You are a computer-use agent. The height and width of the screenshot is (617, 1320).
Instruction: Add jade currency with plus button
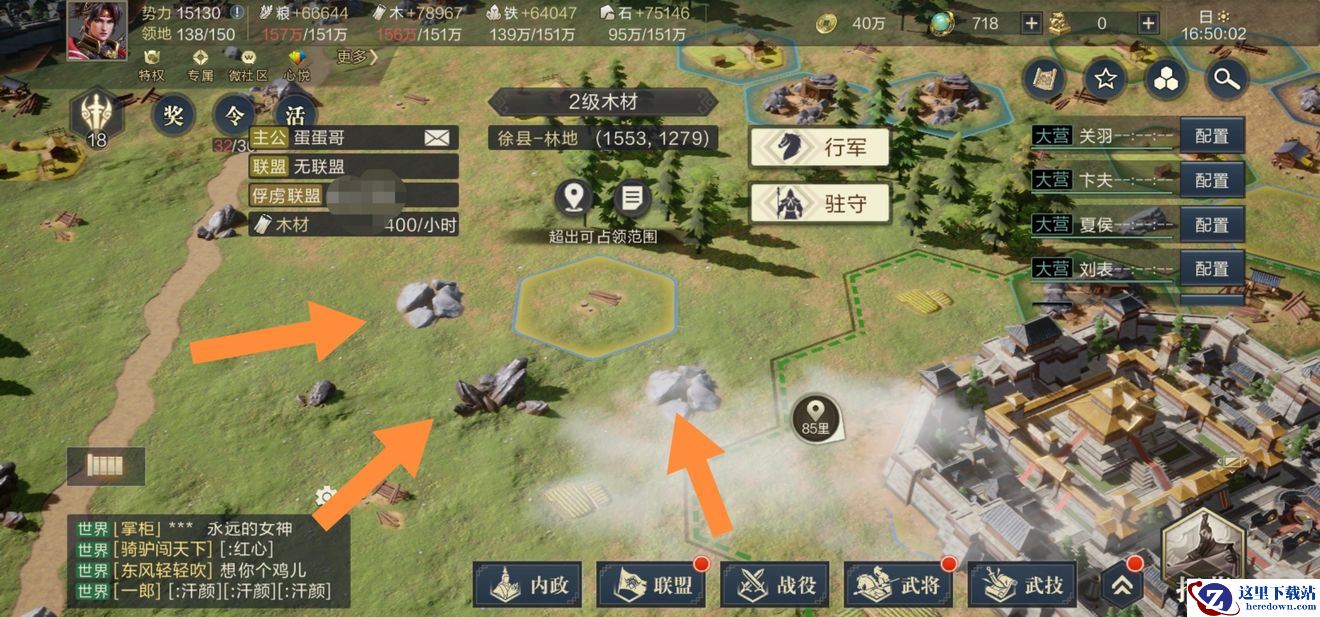point(1031,23)
